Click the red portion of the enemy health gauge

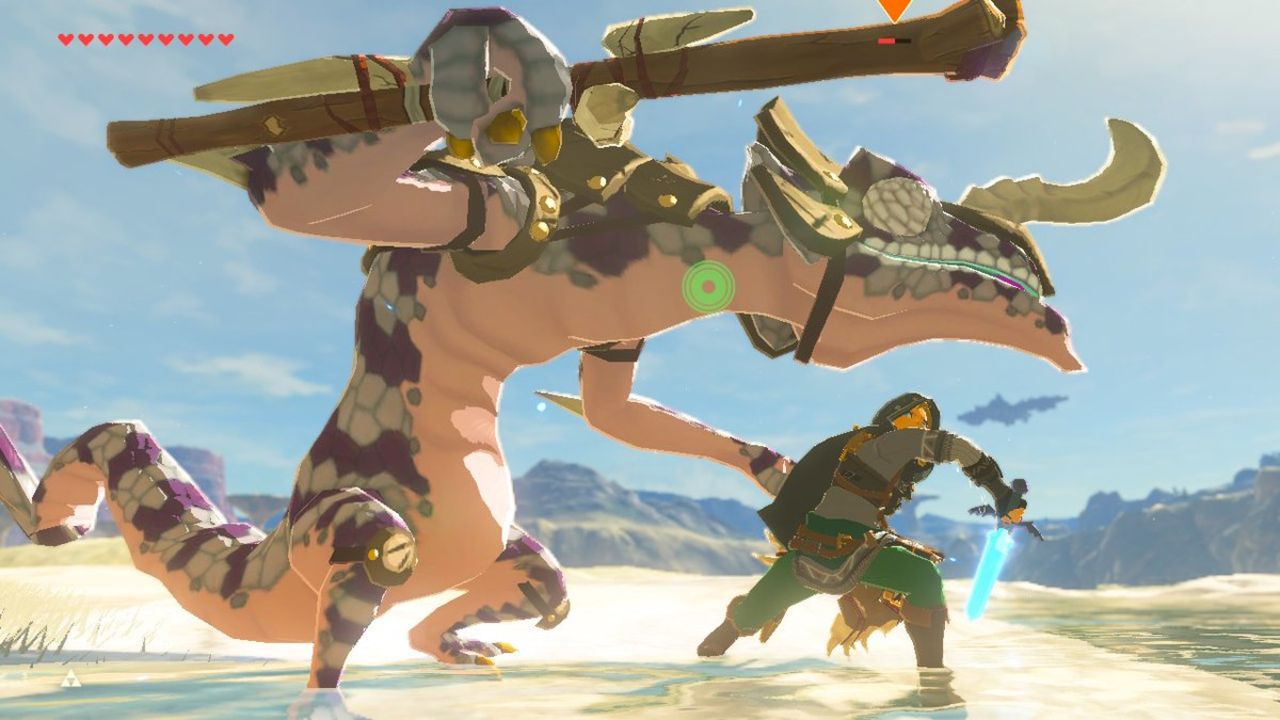pyautogui.click(x=886, y=41)
